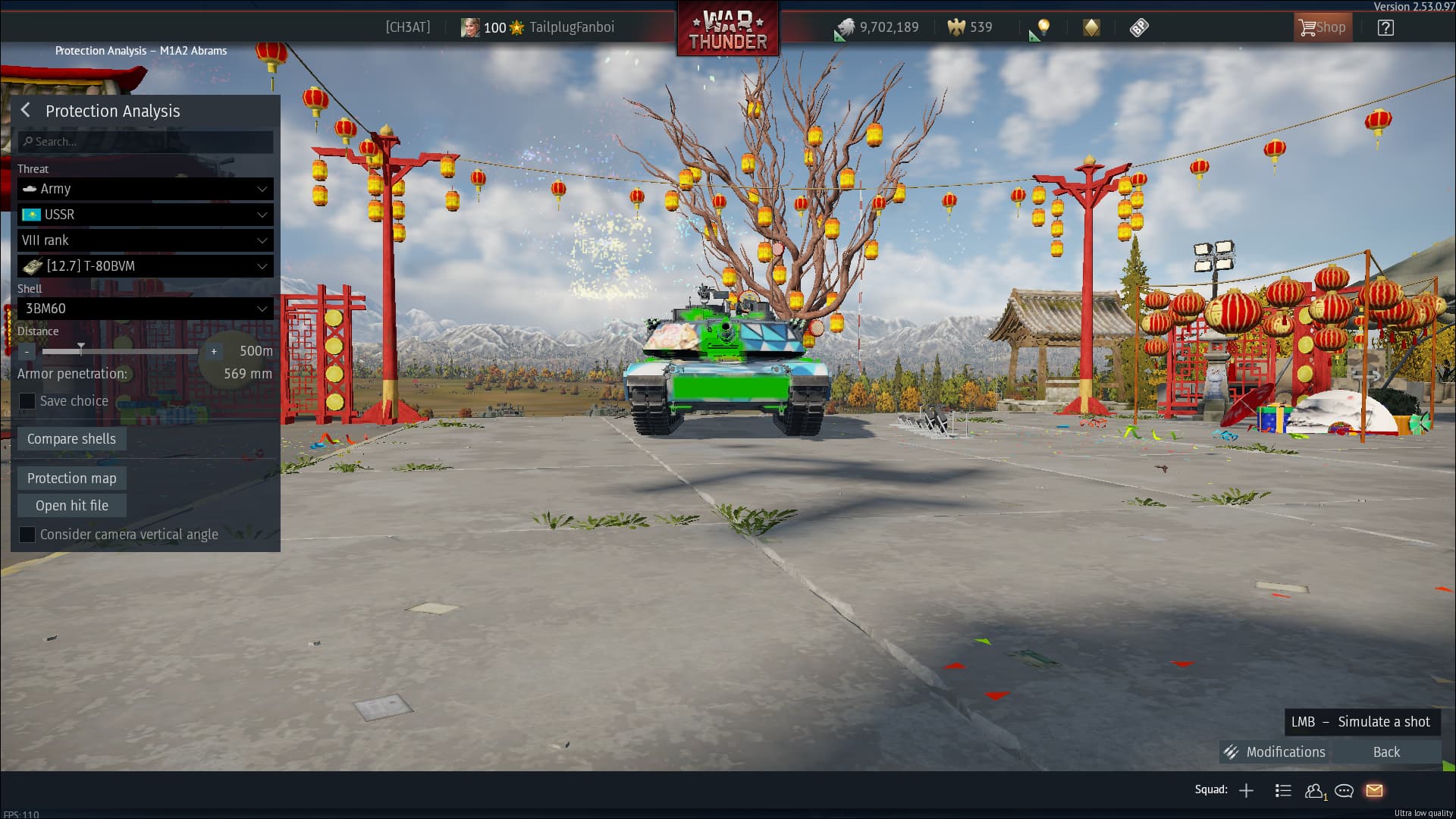Decrease distance with the minus button
Screen dimensions: 1456x819
27,351
